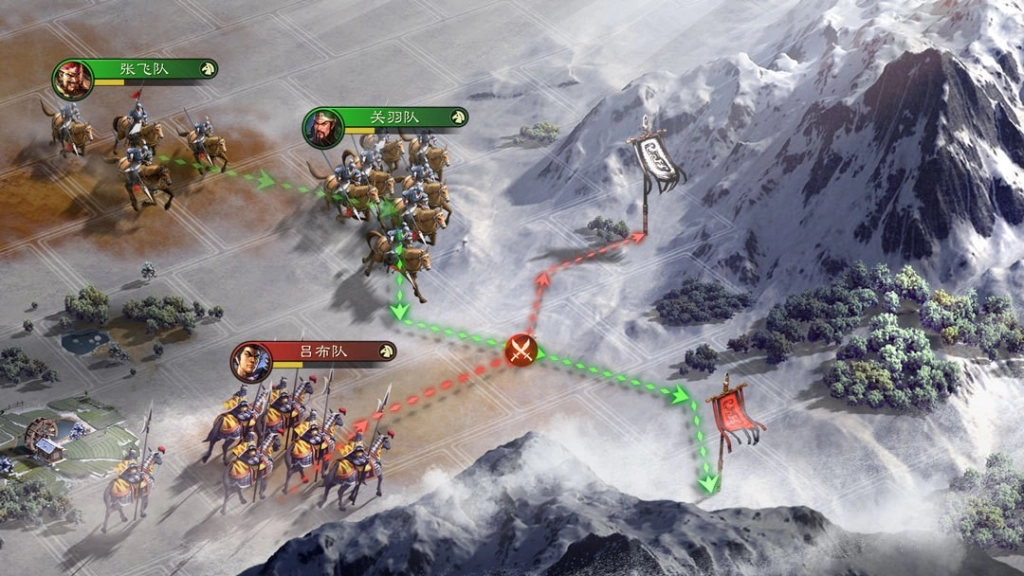Click Lu Bu's general portrait

[252, 362]
